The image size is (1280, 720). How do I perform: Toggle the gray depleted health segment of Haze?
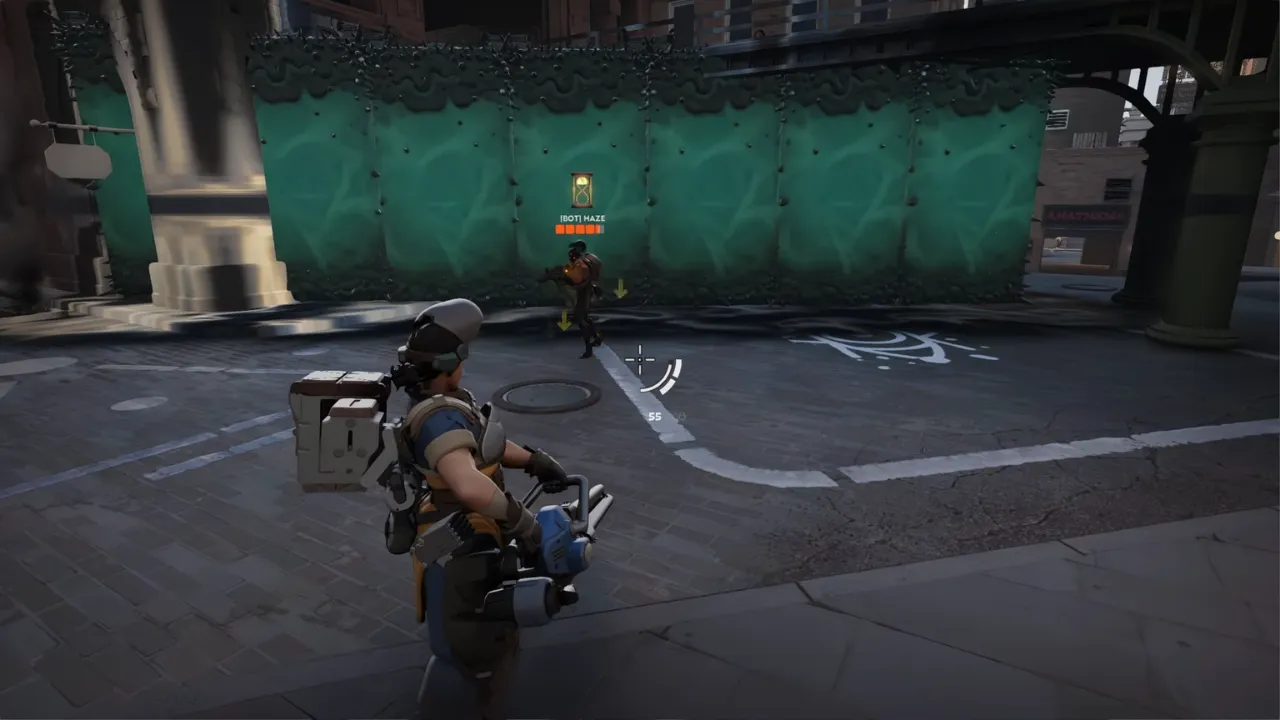[600, 229]
